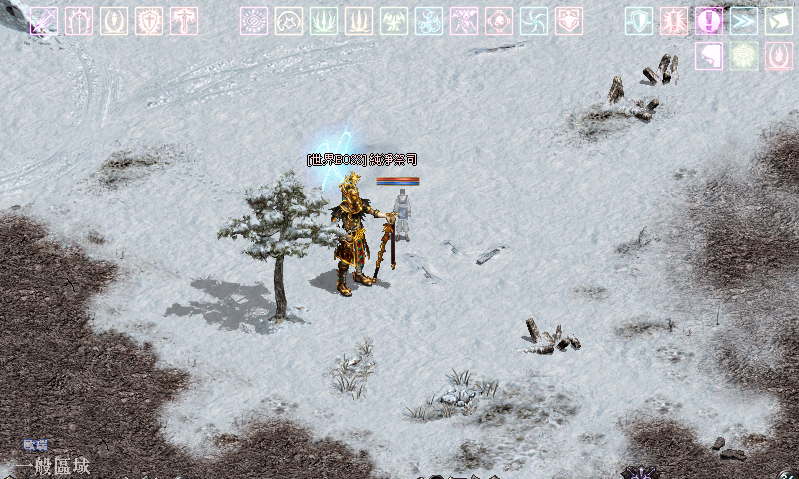Activate the winged cross skill icon
Screen dimensions: 799x479
tap(184, 21)
